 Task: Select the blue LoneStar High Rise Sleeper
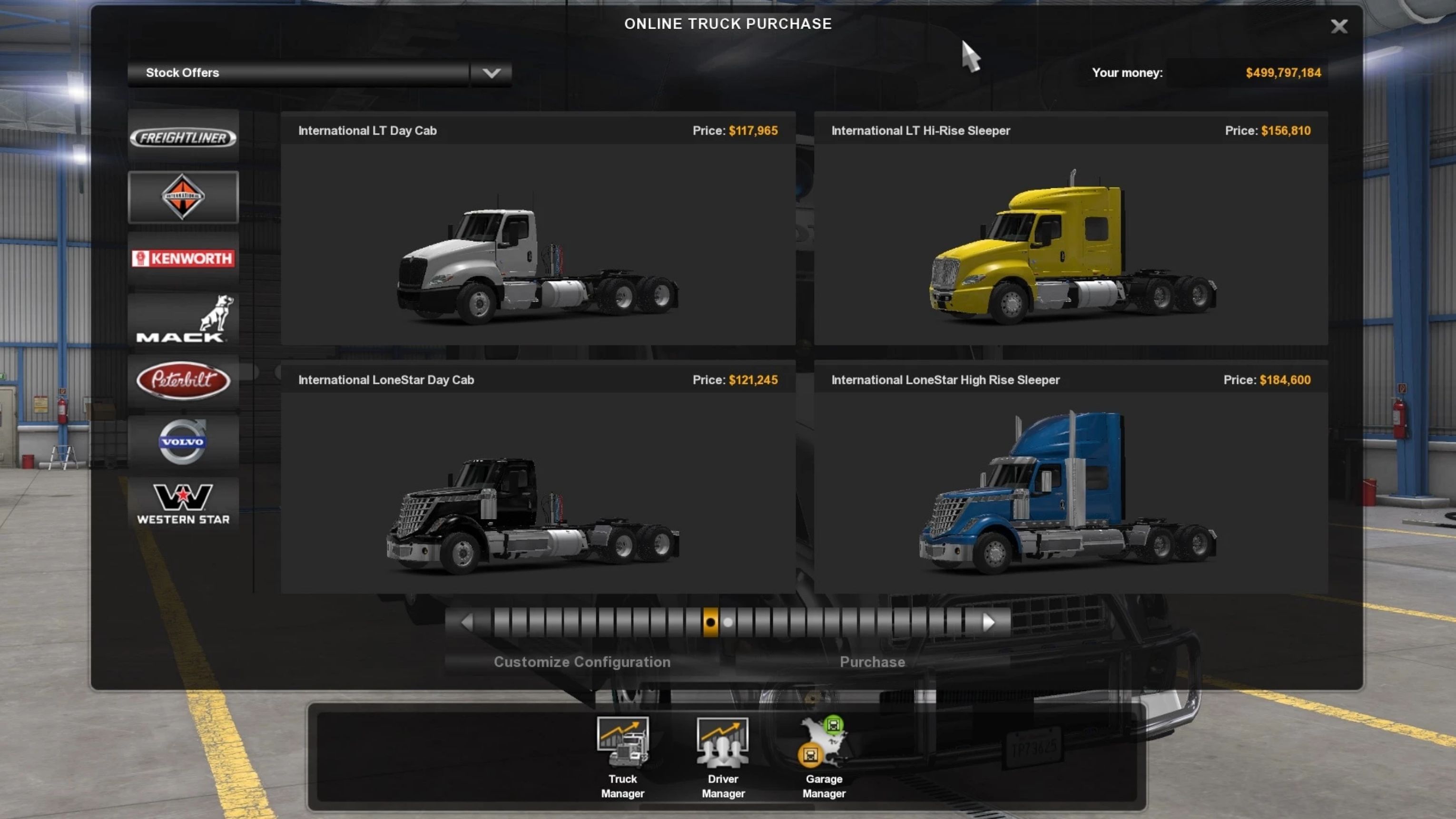(1071, 491)
